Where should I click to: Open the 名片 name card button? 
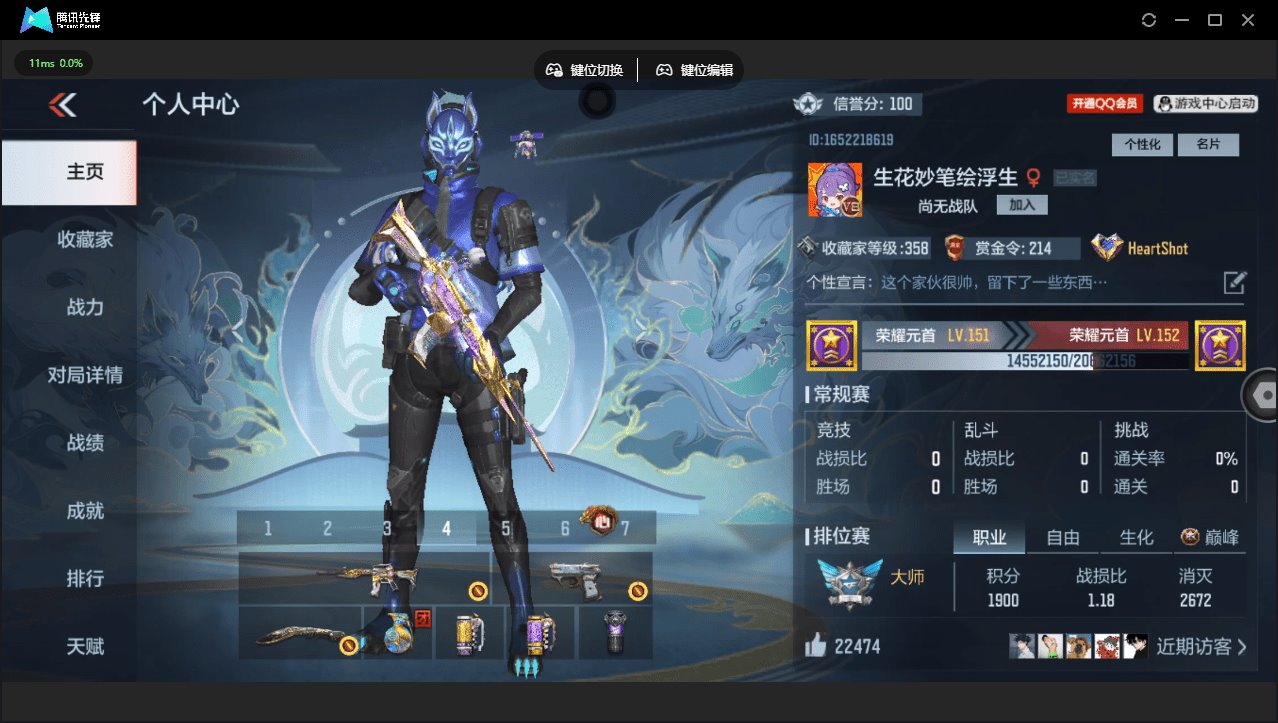(1208, 145)
